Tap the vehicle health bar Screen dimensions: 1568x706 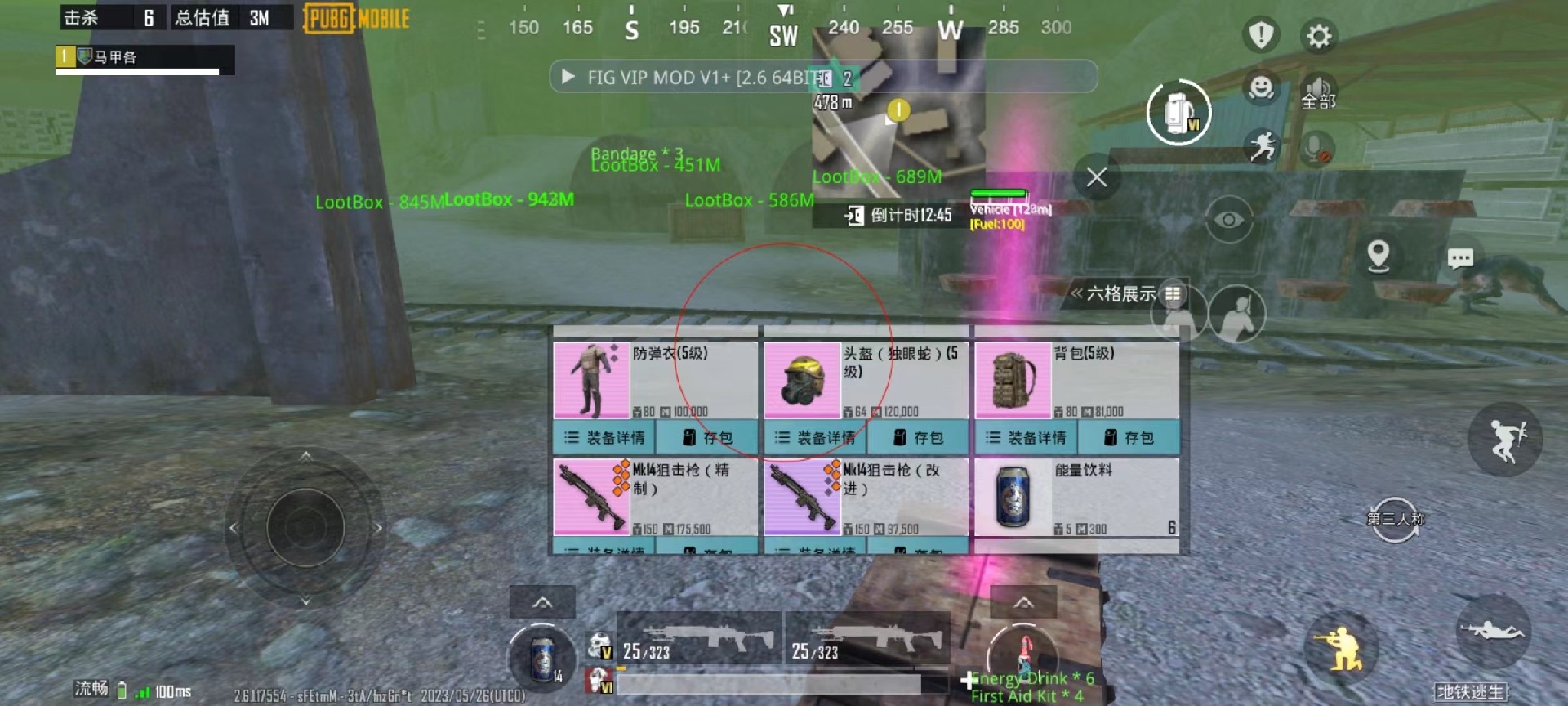click(998, 194)
